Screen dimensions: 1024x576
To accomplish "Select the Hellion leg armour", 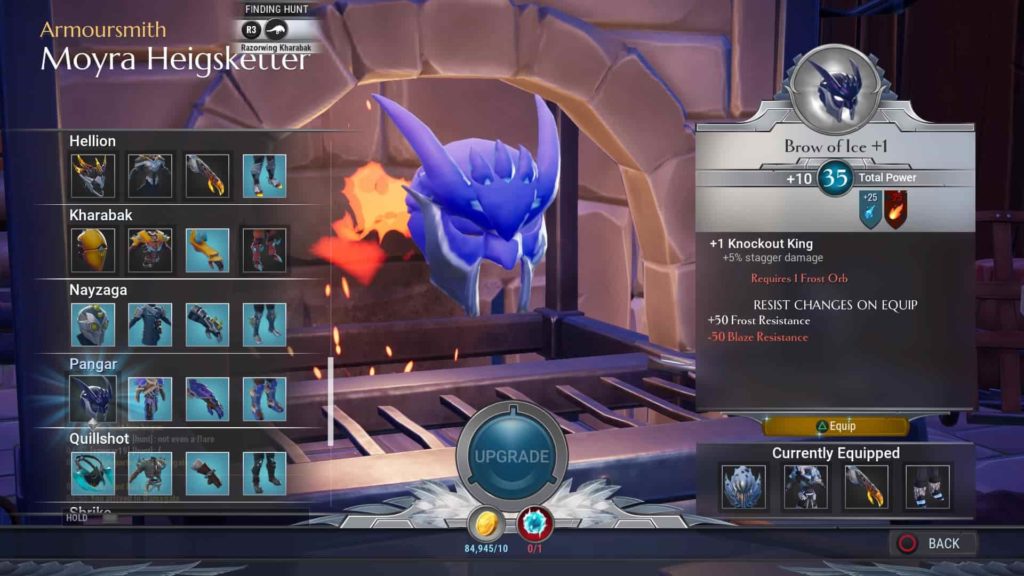I will pyautogui.click(x=264, y=175).
